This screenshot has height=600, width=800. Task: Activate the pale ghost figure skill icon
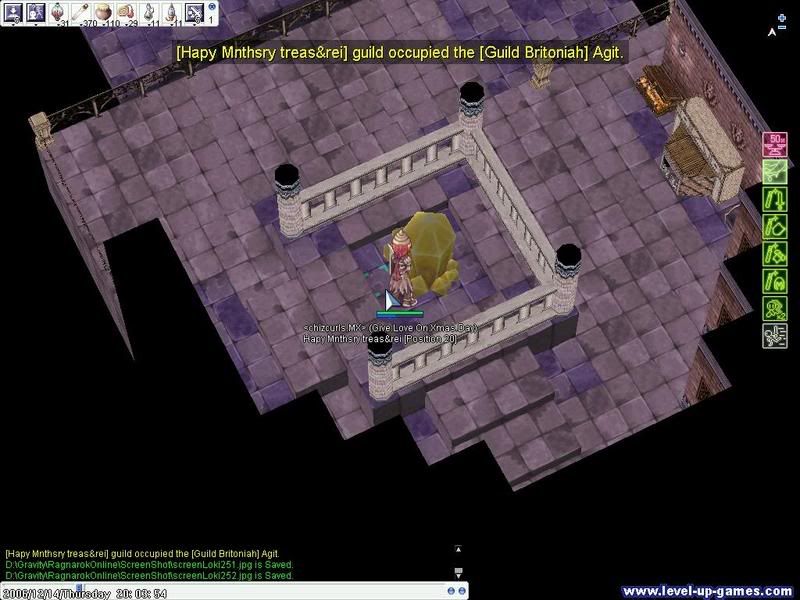coord(36,12)
